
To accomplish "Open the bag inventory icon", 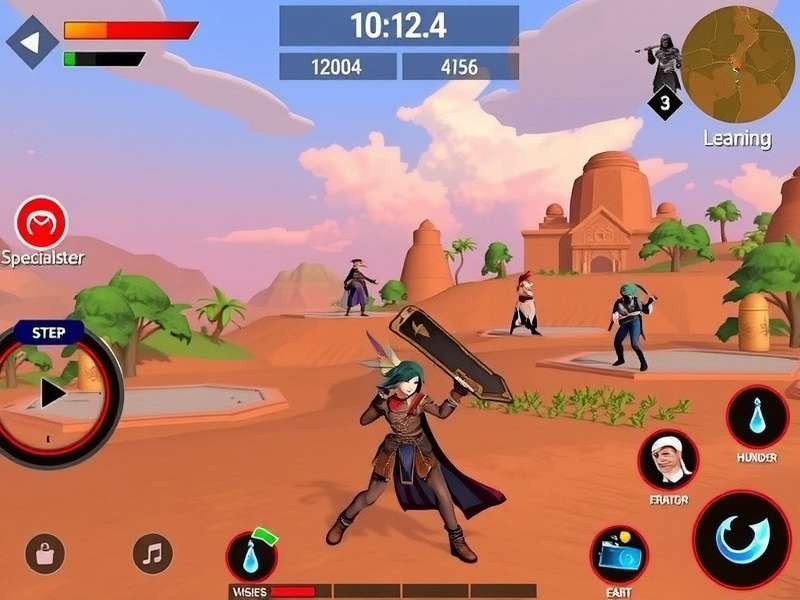I will 45,553.
